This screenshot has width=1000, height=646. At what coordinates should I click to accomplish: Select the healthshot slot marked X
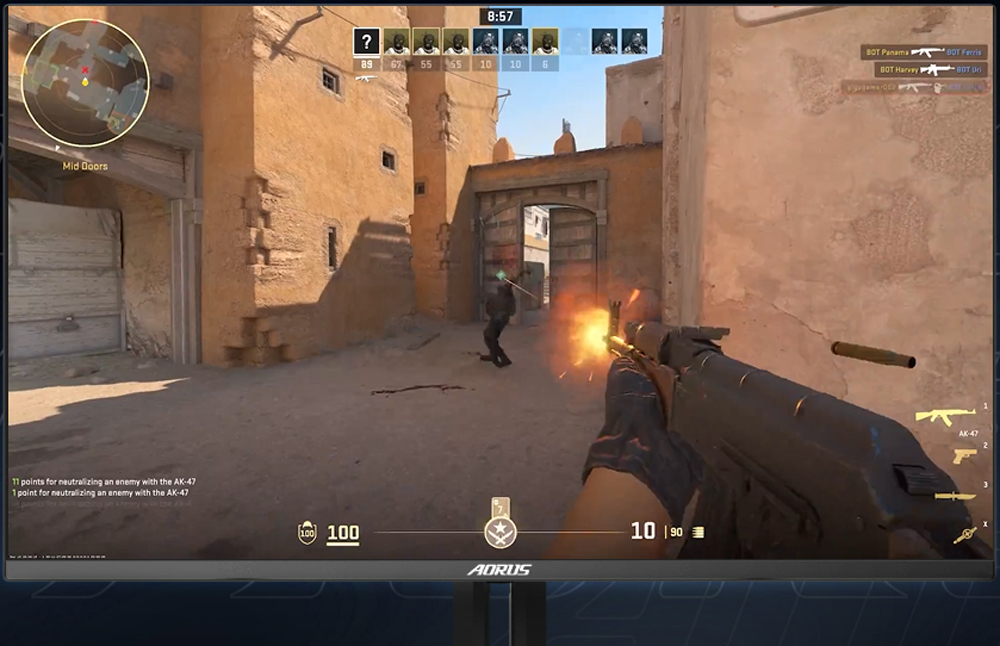tap(964, 535)
